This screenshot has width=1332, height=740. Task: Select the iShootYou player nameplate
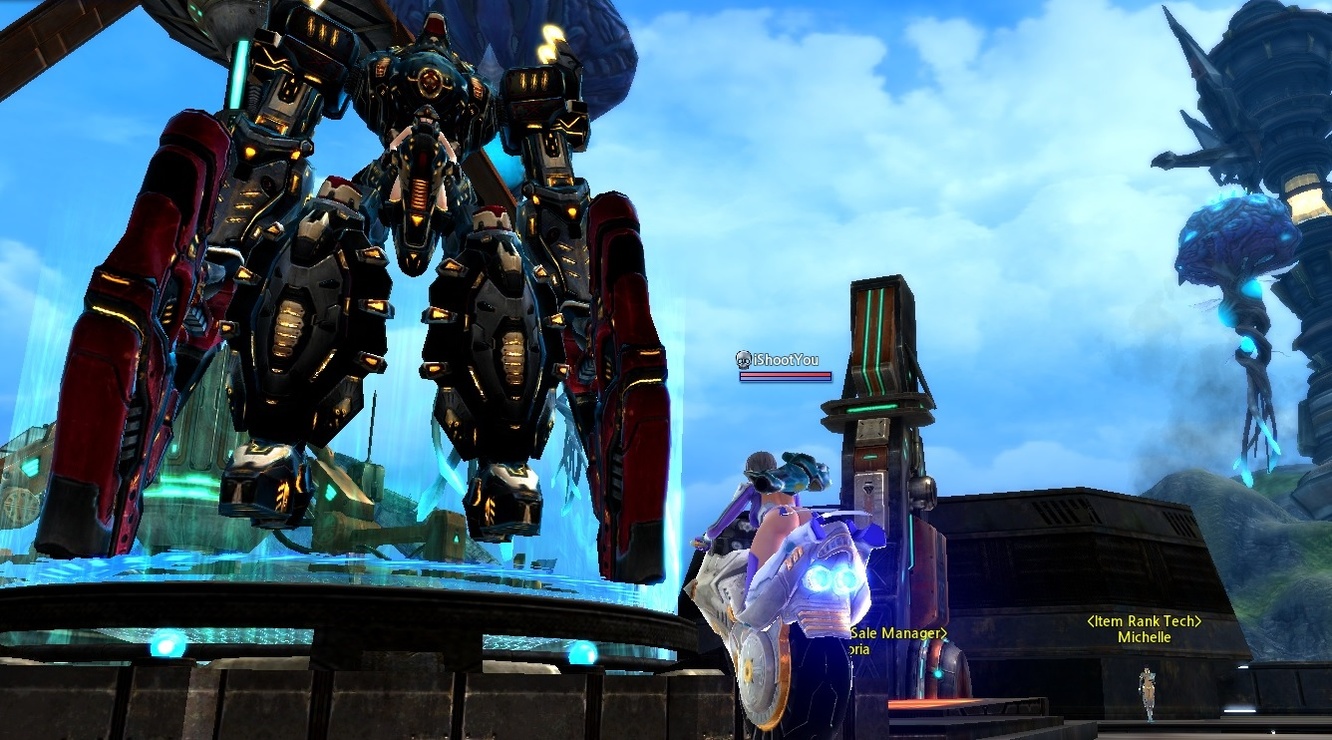tap(785, 357)
